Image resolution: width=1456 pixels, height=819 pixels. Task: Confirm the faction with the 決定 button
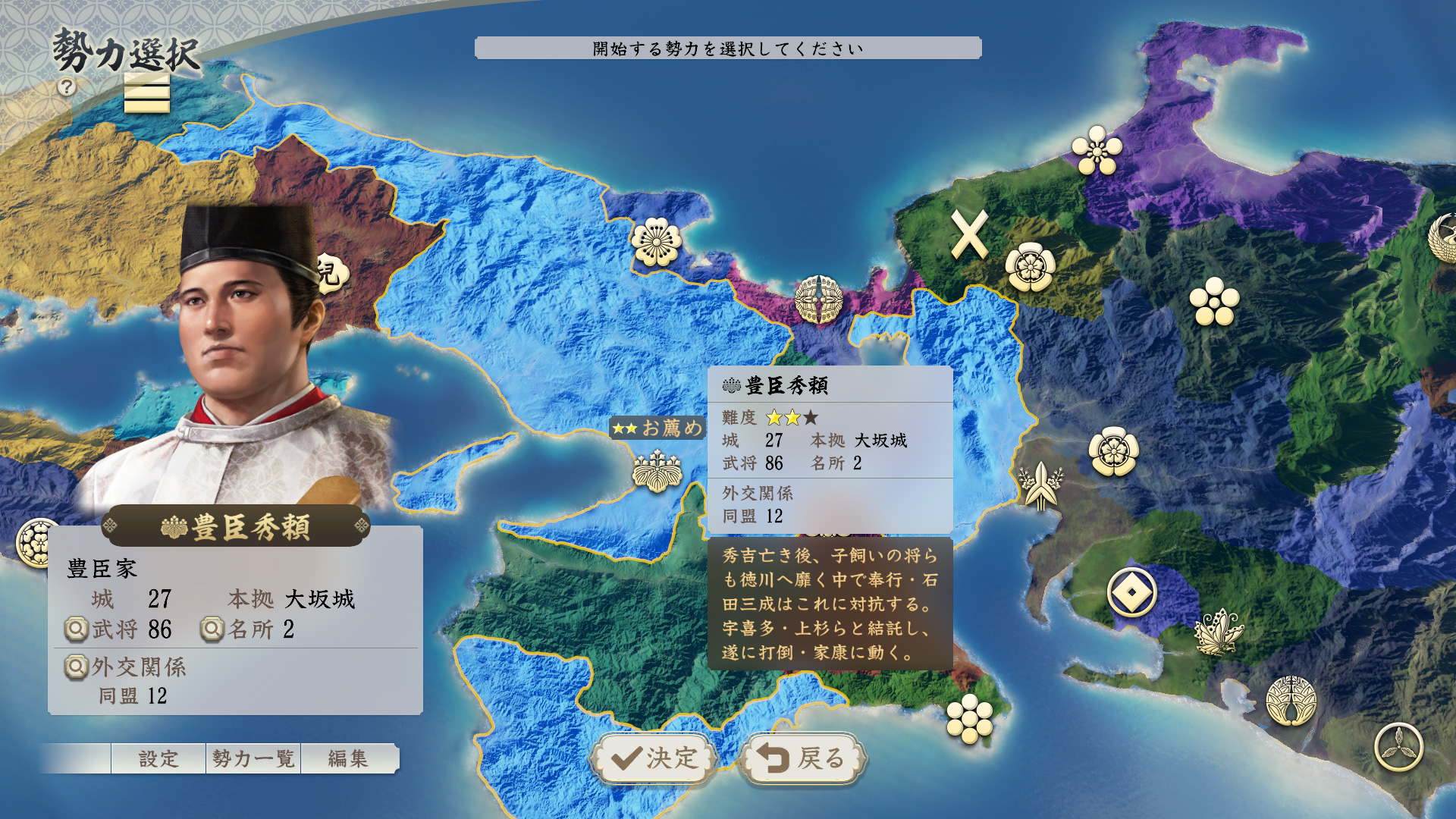pyautogui.click(x=654, y=758)
